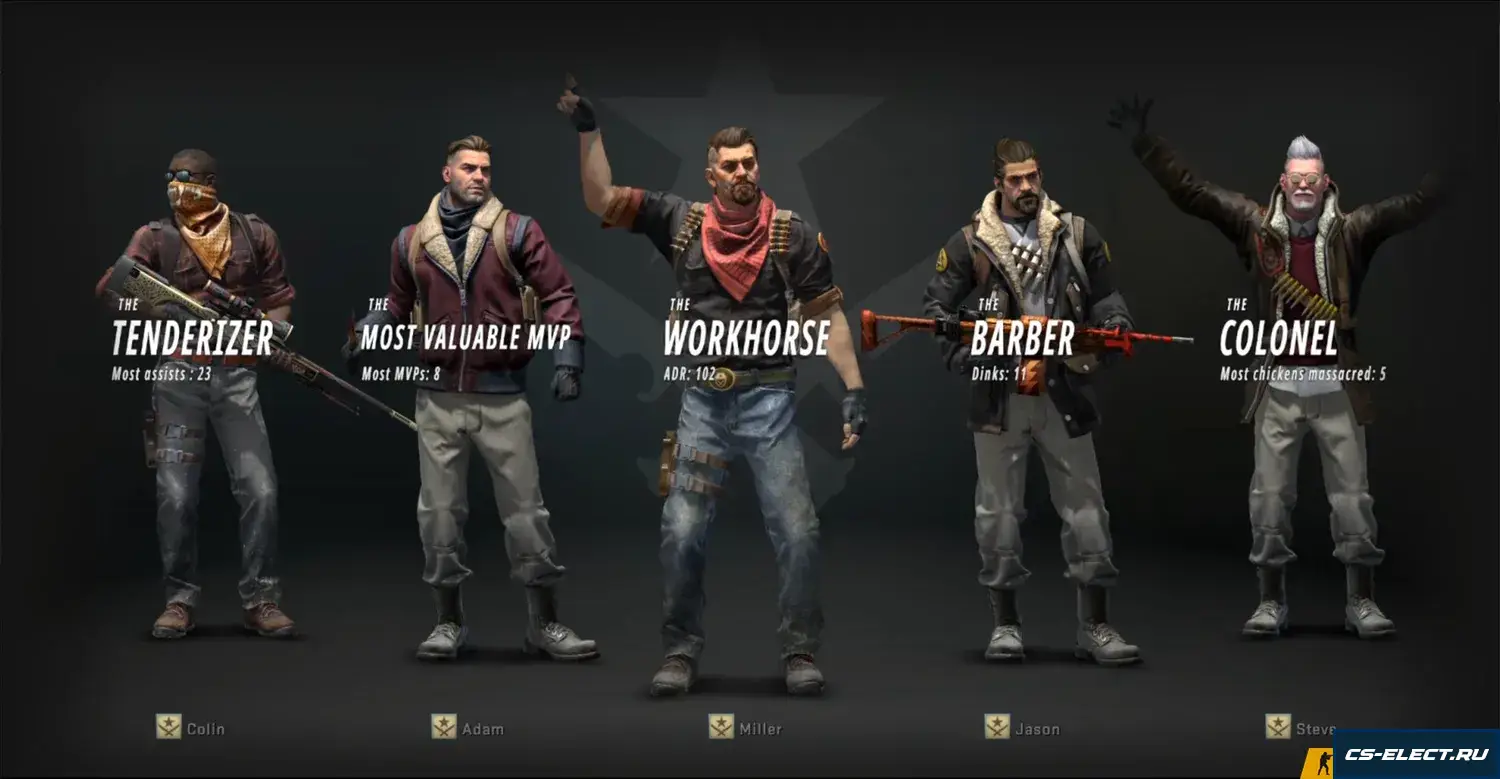Open Jason's player name label

[1037, 729]
